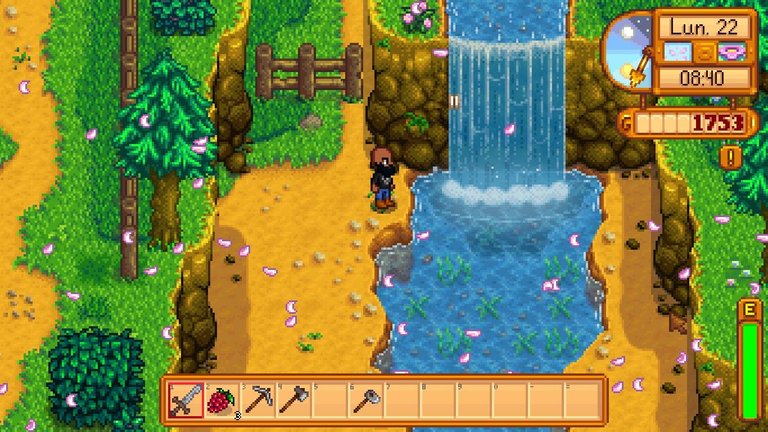The height and width of the screenshot is (432, 768).
Task: Choose the salmonberry stack in the hotbar
Action: [x=221, y=400]
